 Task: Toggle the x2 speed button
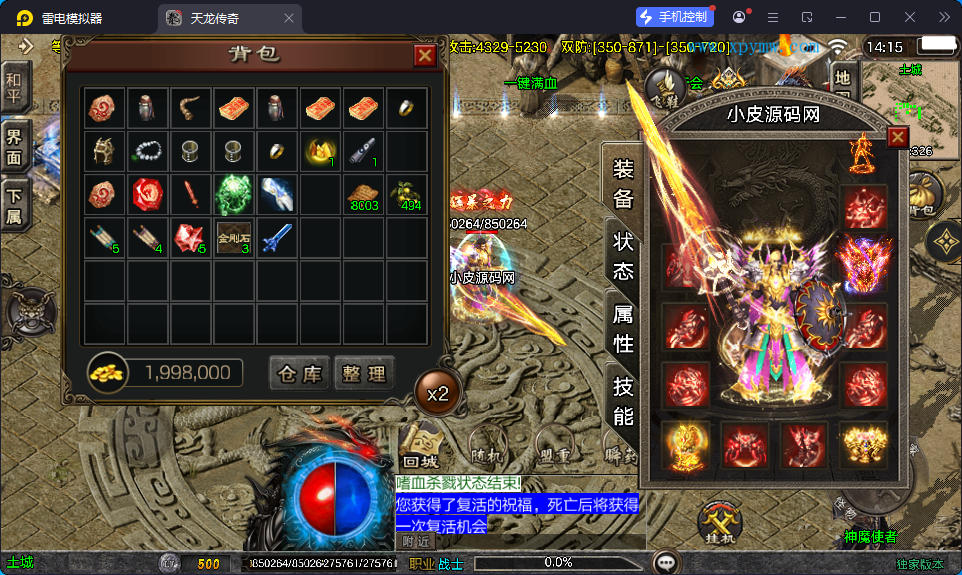point(438,394)
